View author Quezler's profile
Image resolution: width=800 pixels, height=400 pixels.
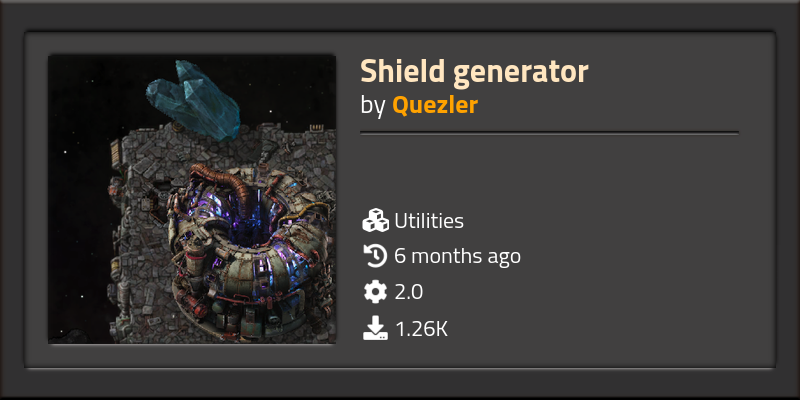[434, 105]
